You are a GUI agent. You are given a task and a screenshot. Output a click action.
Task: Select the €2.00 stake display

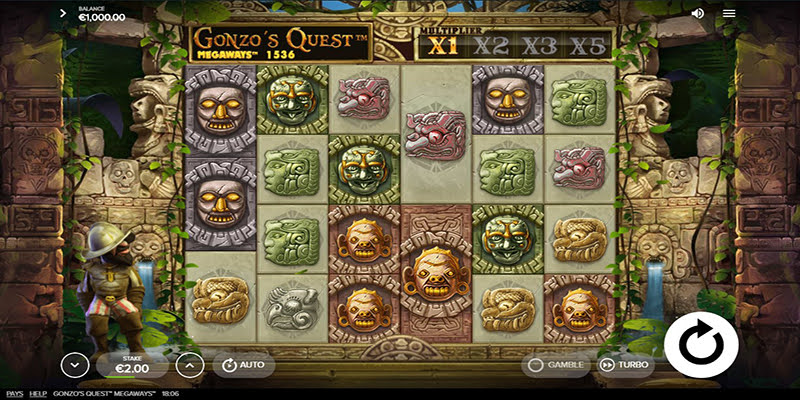coord(130,365)
